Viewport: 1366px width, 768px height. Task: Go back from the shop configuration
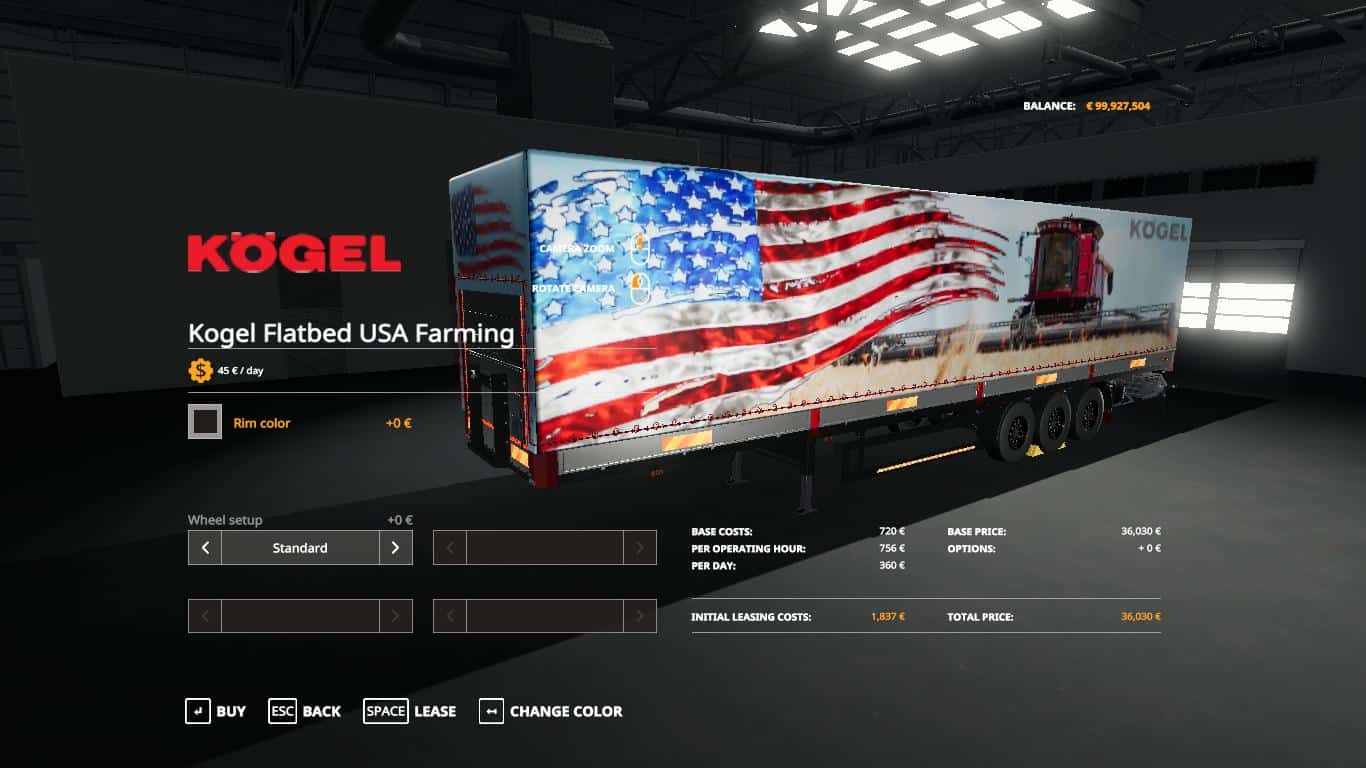304,711
